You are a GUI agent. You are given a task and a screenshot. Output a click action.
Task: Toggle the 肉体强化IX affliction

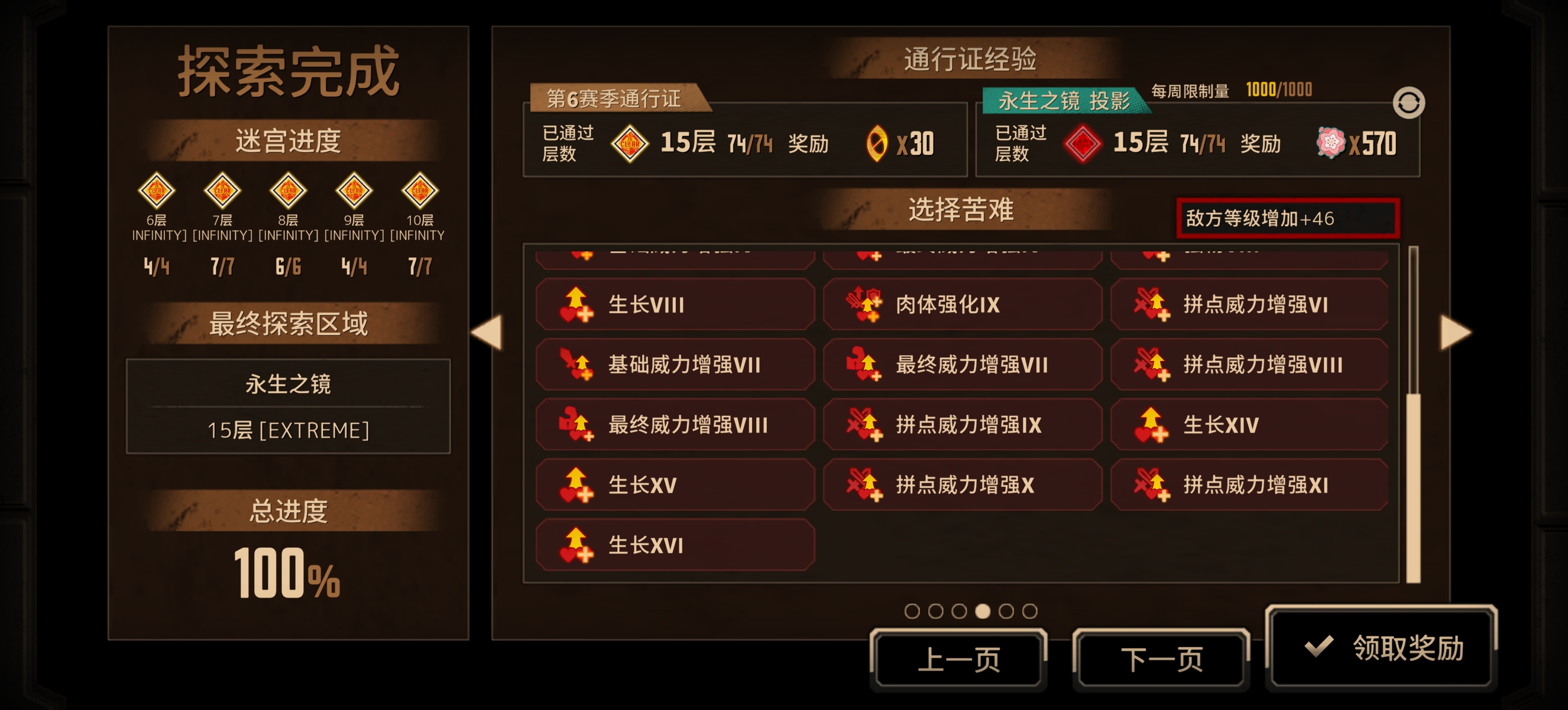click(962, 306)
